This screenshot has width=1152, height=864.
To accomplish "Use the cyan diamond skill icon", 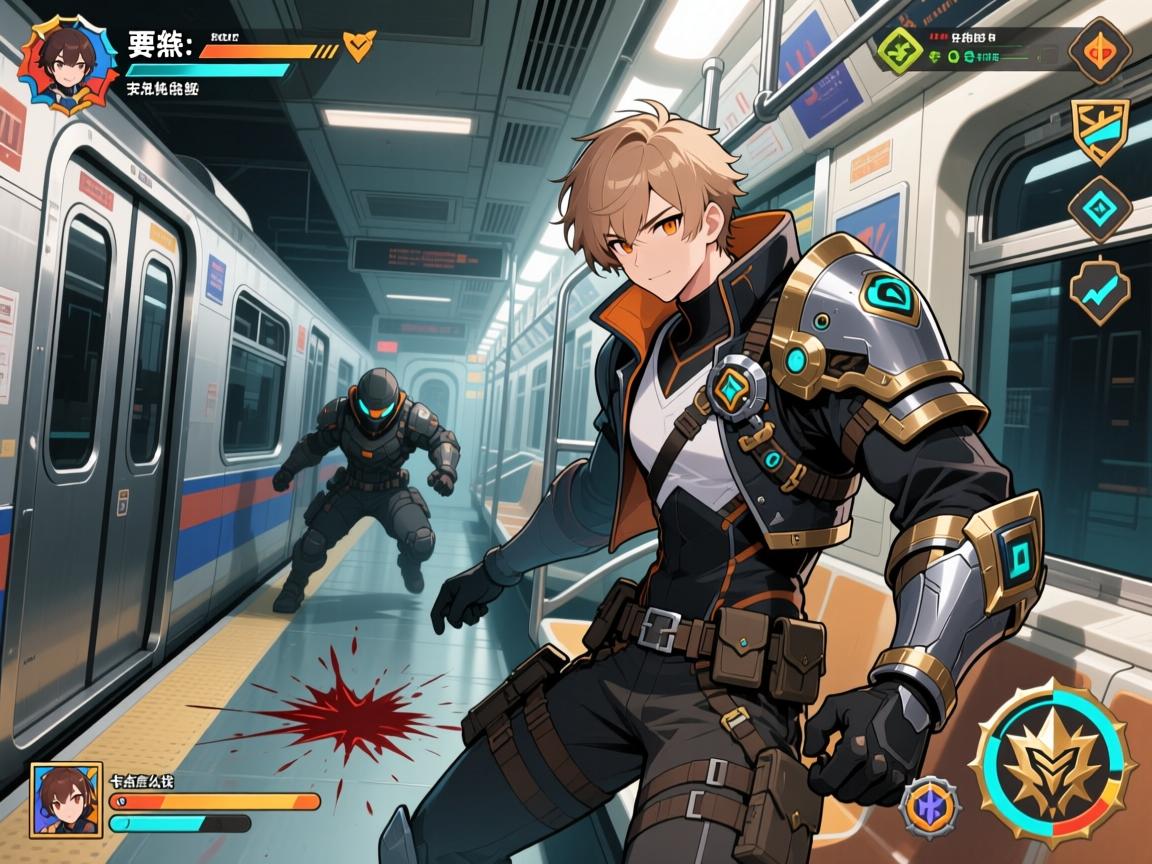I will point(1099,209).
